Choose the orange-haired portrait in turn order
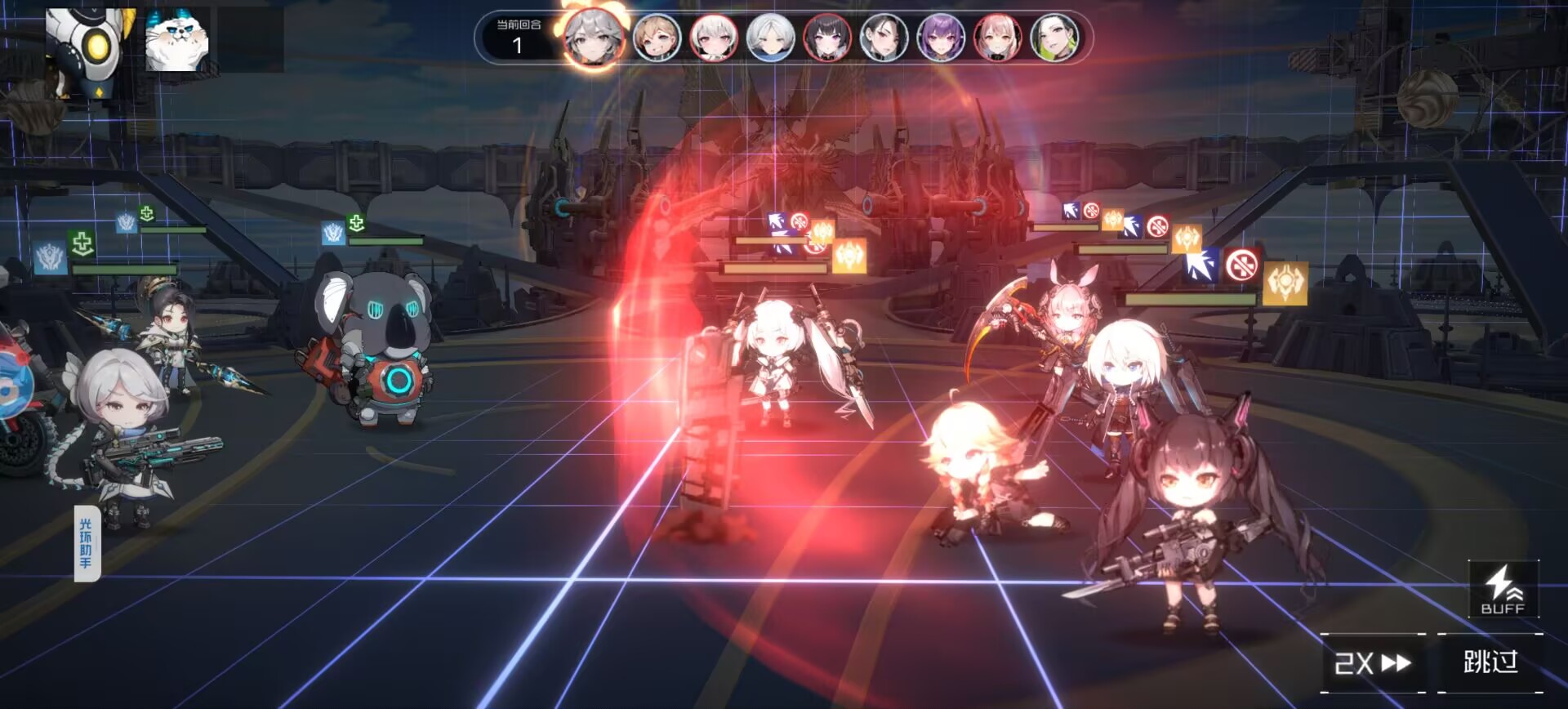This screenshot has height=709, width=1568. [x=657, y=38]
